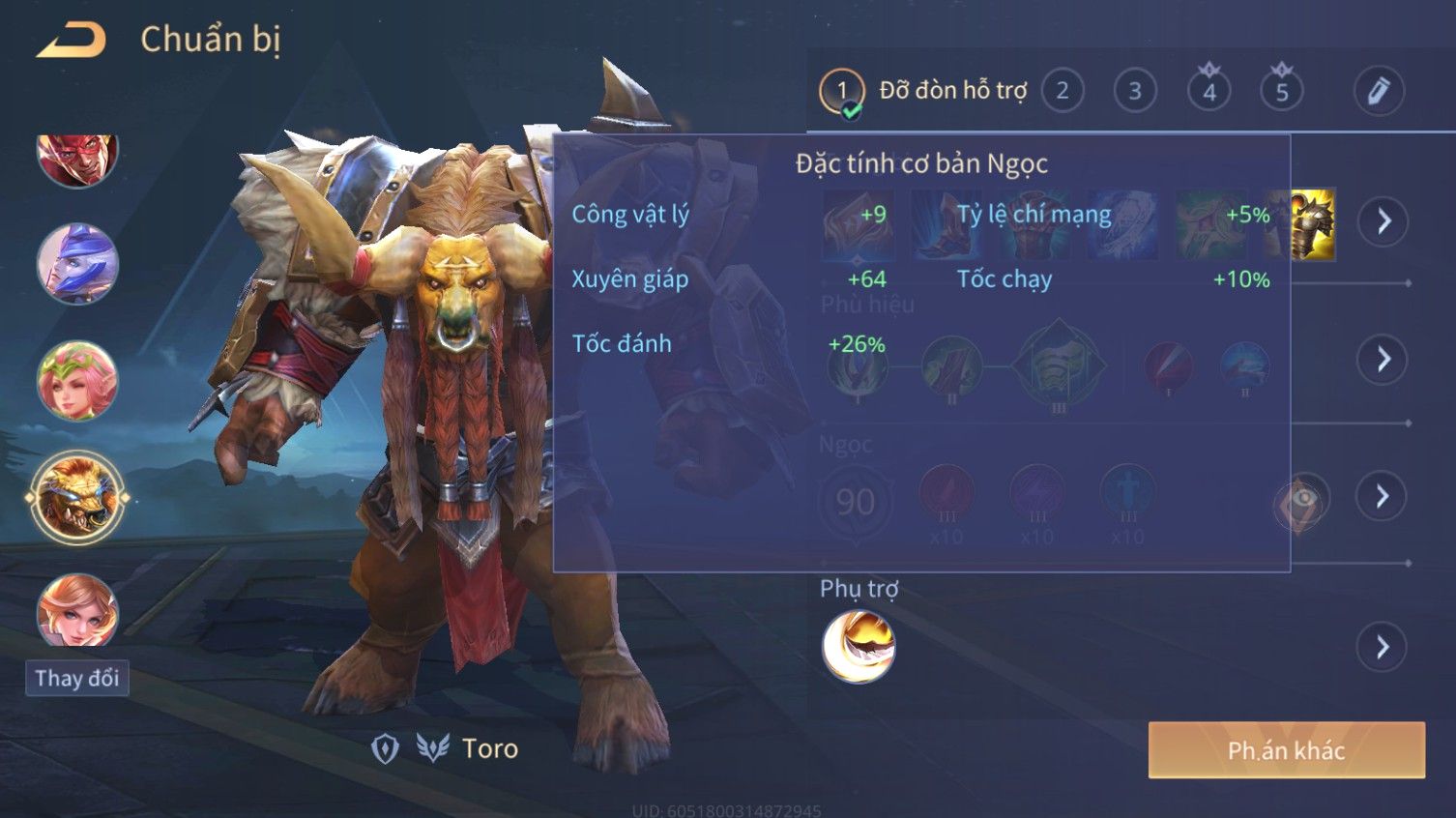Expand the Phù hiệu badge section arrow

(1383, 359)
